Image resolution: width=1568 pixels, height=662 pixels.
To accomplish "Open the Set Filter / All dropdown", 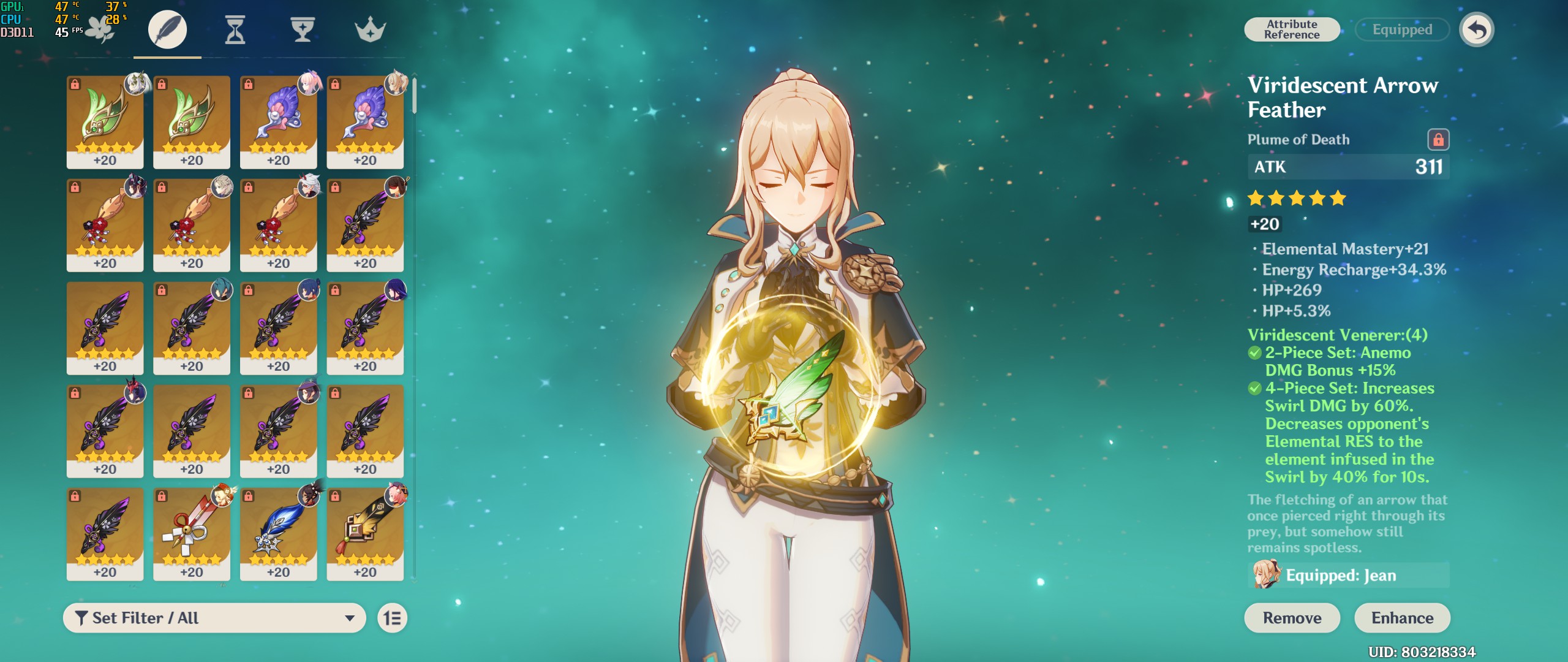I will tap(214, 618).
